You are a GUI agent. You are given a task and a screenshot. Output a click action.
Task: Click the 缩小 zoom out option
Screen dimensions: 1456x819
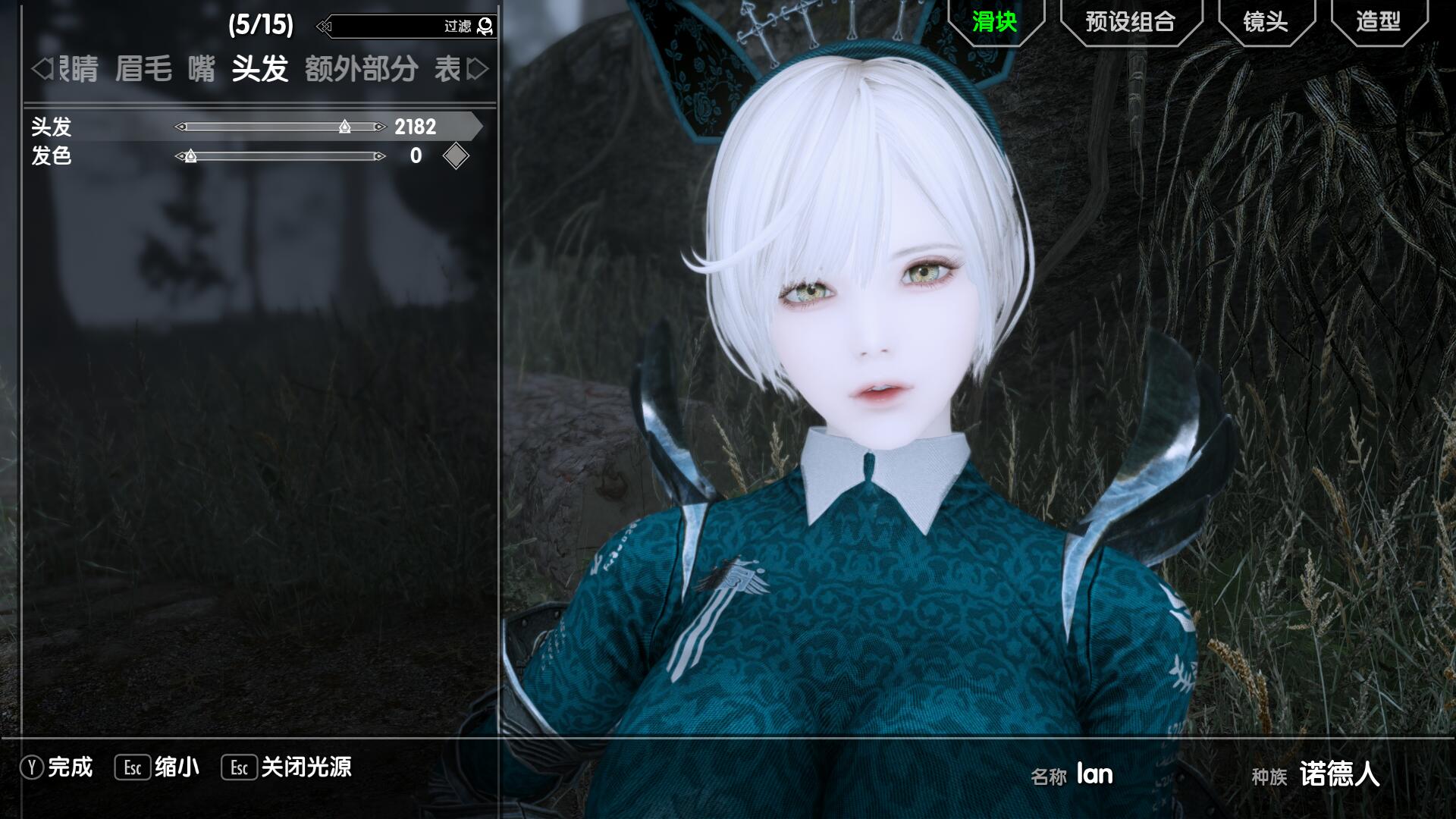(176, 767)
